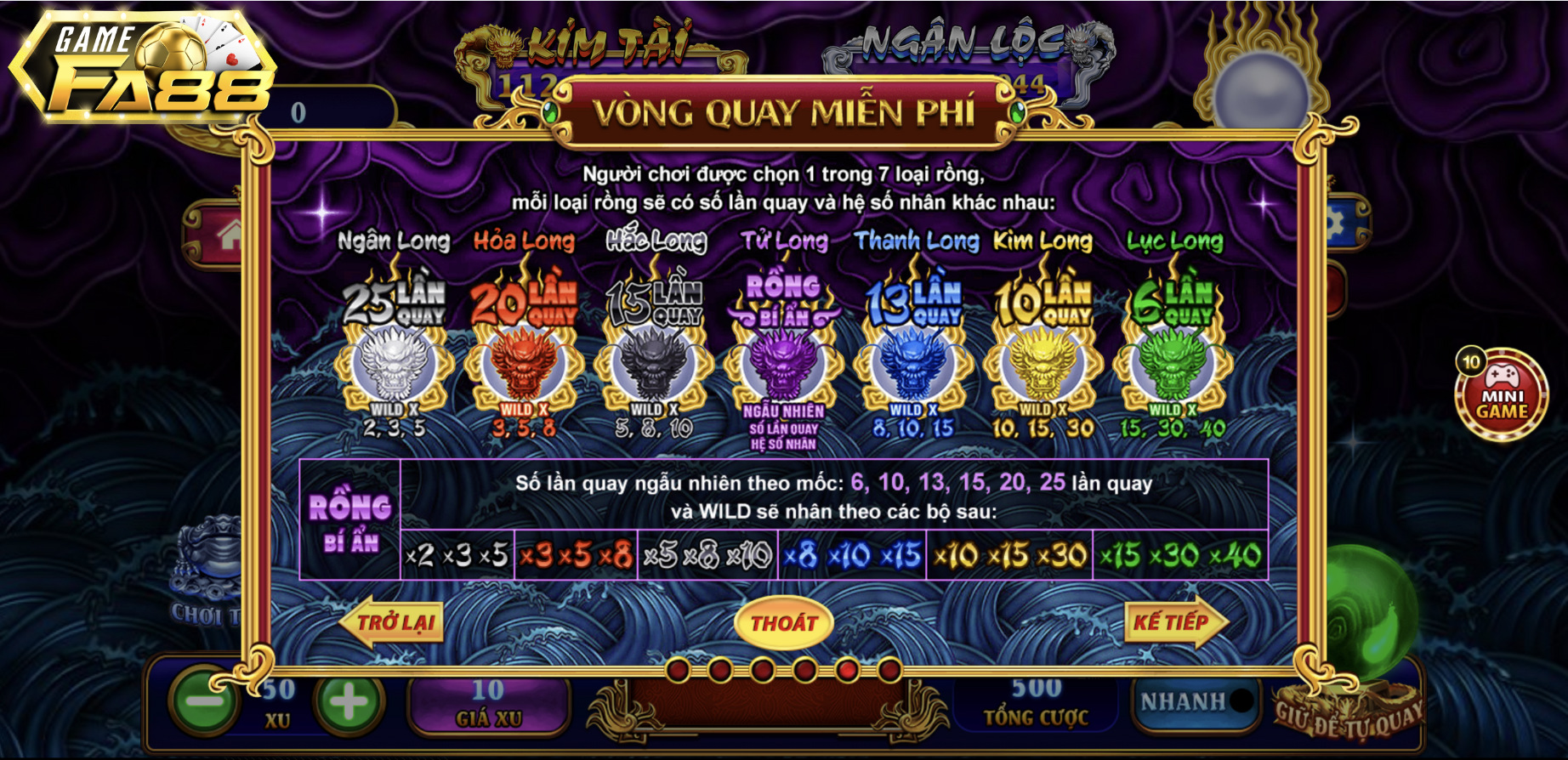Open the Mini Game icon

click(x=1502, y=395)
